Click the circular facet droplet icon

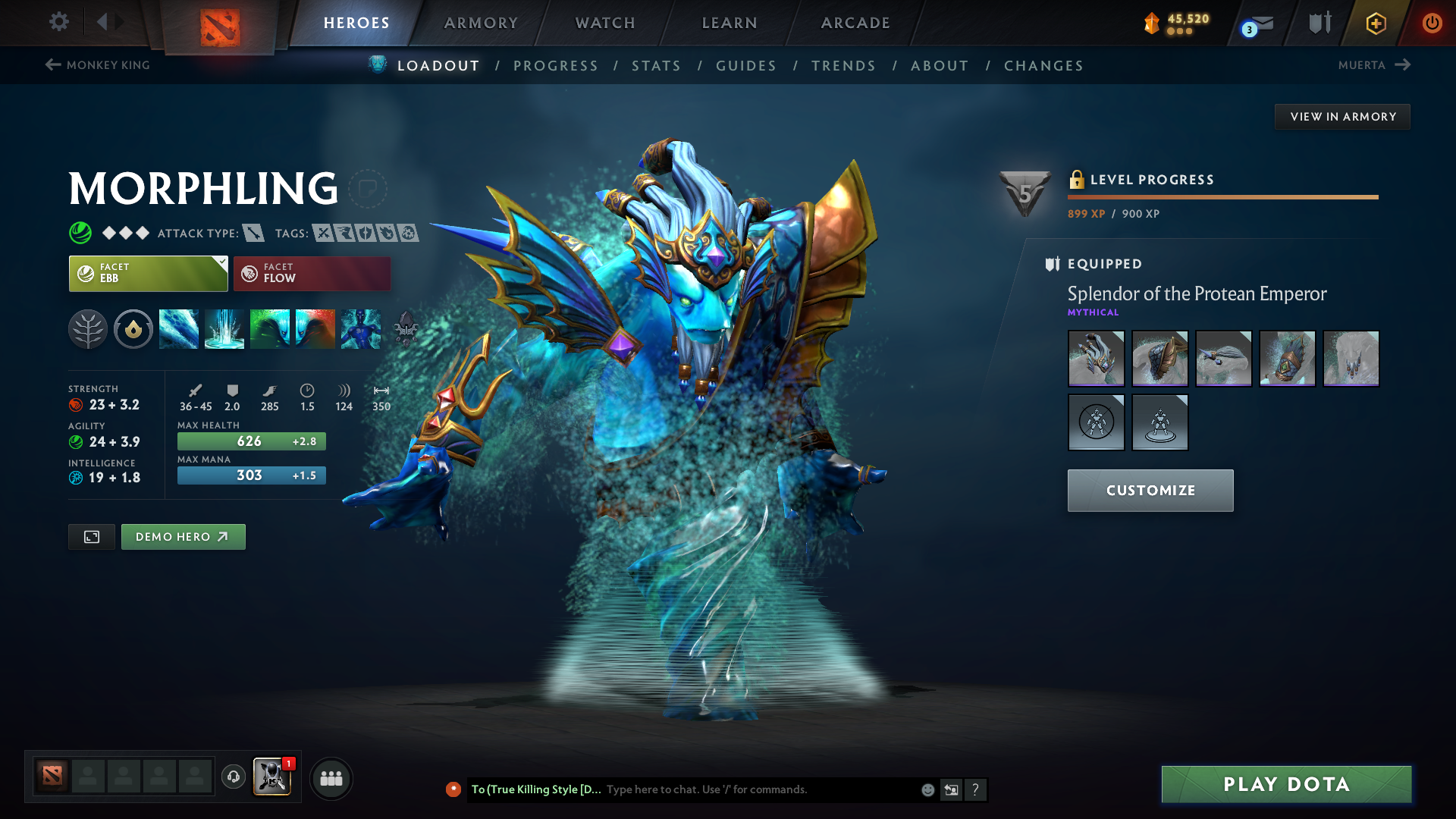pyautogui.click(x=133, y=328)
